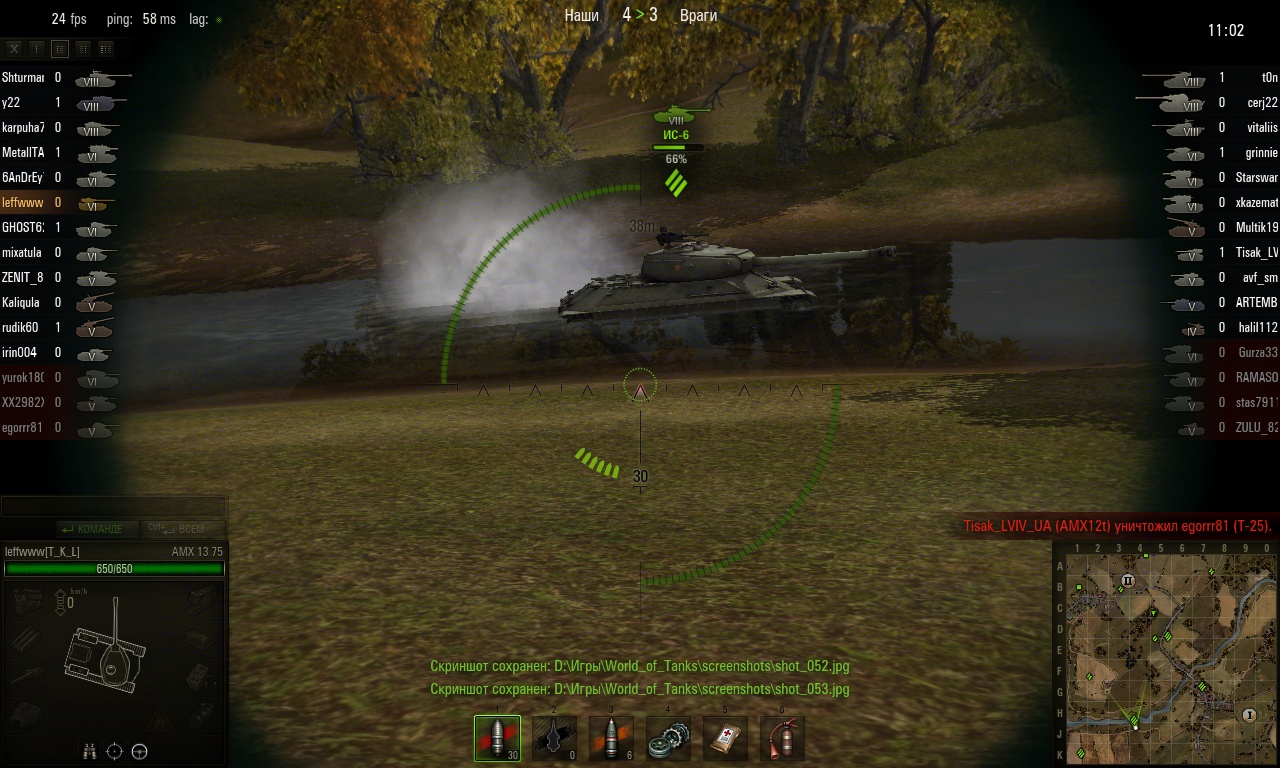Click the crosshair icon in damage panel
Screen dimensions: 1280x768
(x=115, y=751)
